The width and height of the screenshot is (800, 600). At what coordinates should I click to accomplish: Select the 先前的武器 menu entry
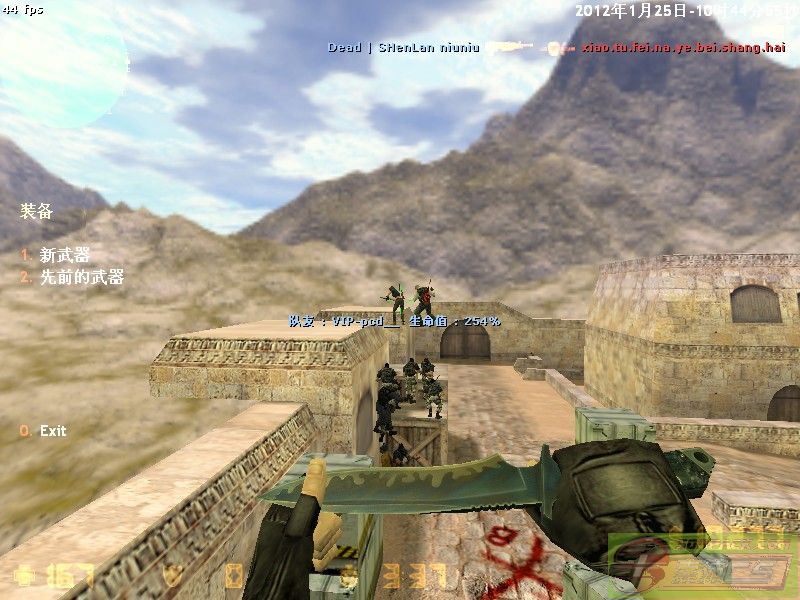click(x=81, y=278)
